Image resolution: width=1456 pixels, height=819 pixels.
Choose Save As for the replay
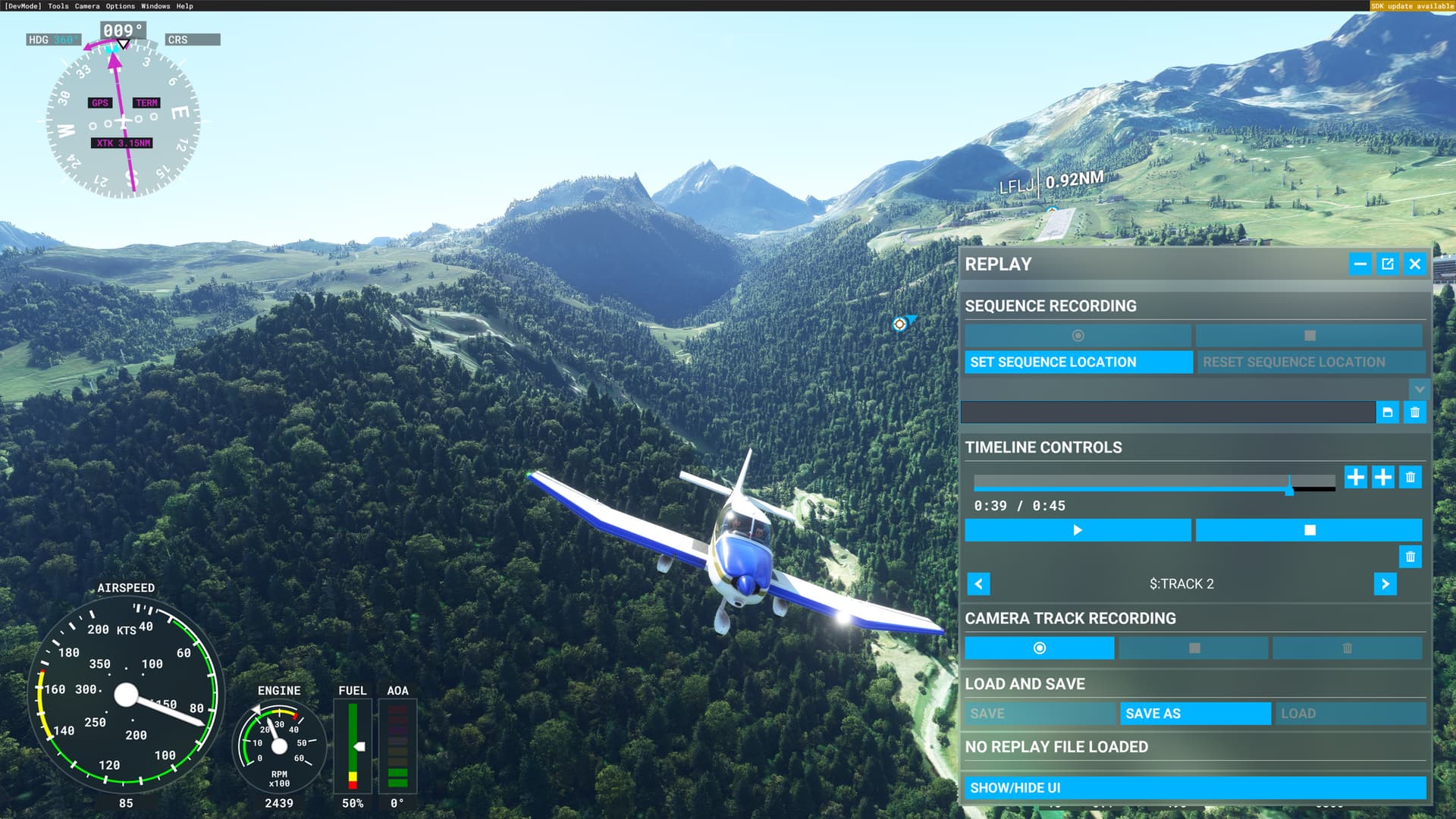(x=1195, y=714)
